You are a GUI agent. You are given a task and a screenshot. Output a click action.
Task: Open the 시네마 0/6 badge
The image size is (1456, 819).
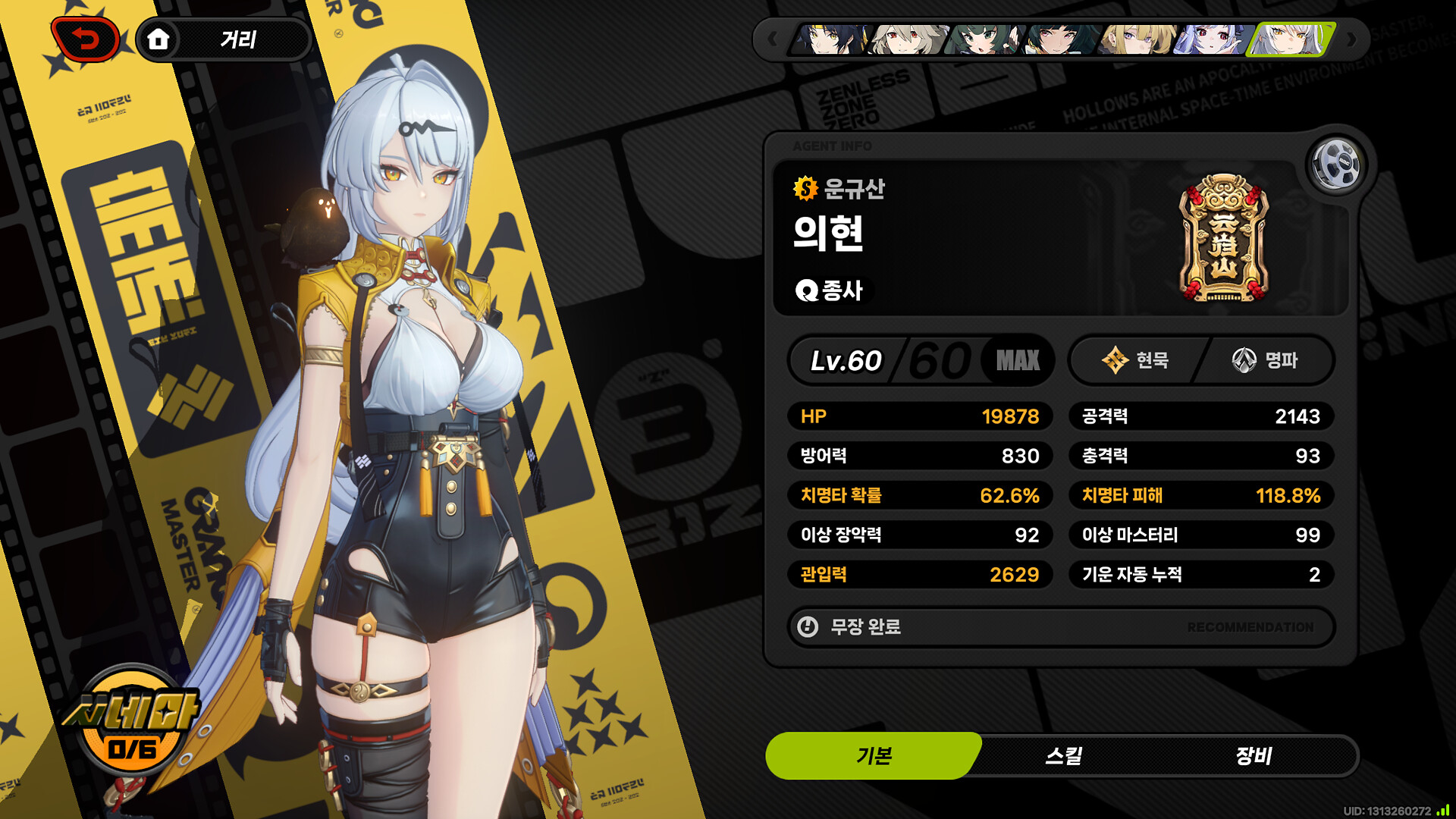[x=133, y=720]
